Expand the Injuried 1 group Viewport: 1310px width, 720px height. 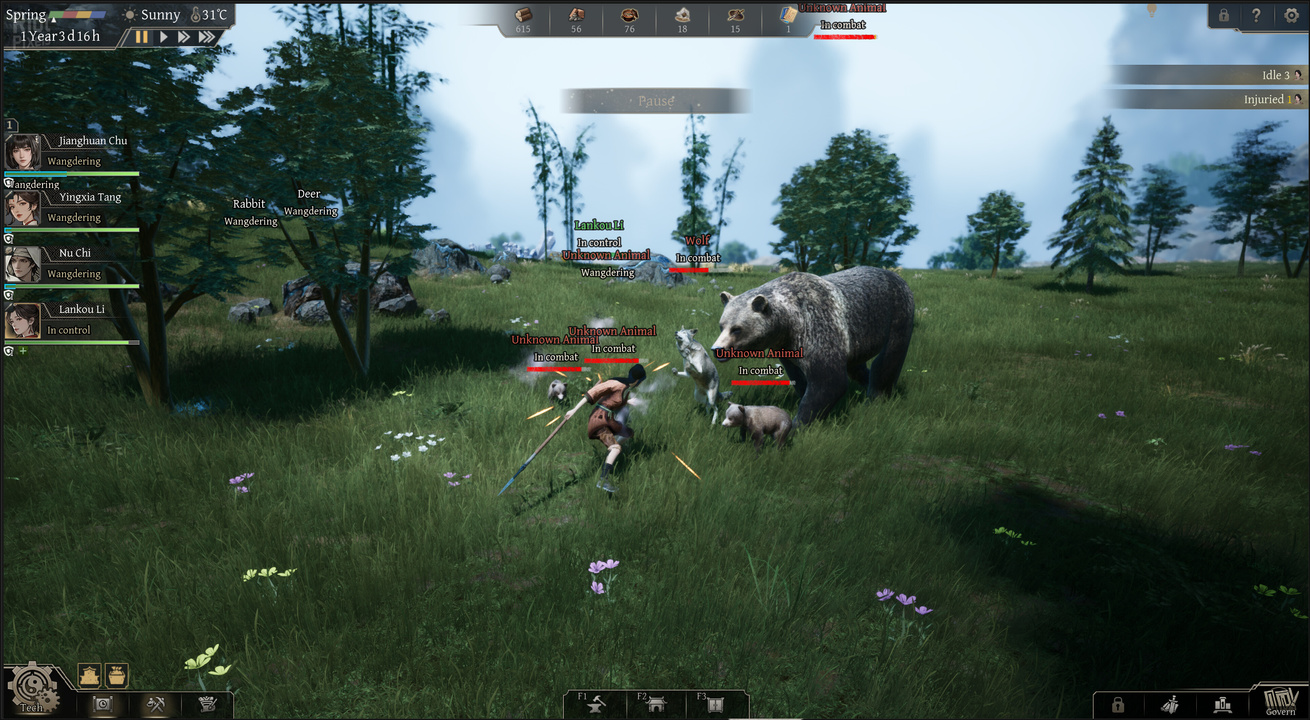[x=1271, y=98]
